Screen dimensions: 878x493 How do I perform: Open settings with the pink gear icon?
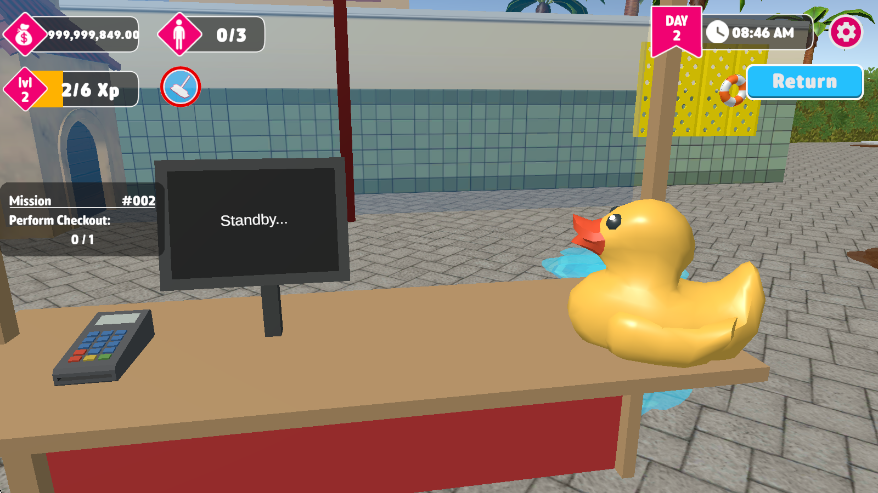(846, 32)
